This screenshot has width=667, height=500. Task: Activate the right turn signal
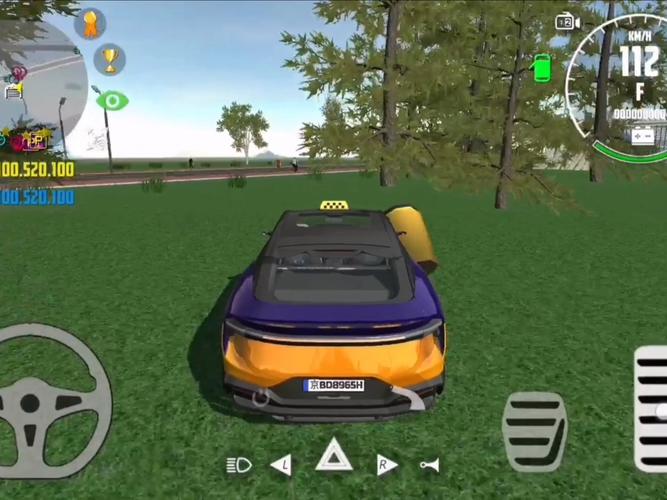pyautogui.click(x=386, y=464)
